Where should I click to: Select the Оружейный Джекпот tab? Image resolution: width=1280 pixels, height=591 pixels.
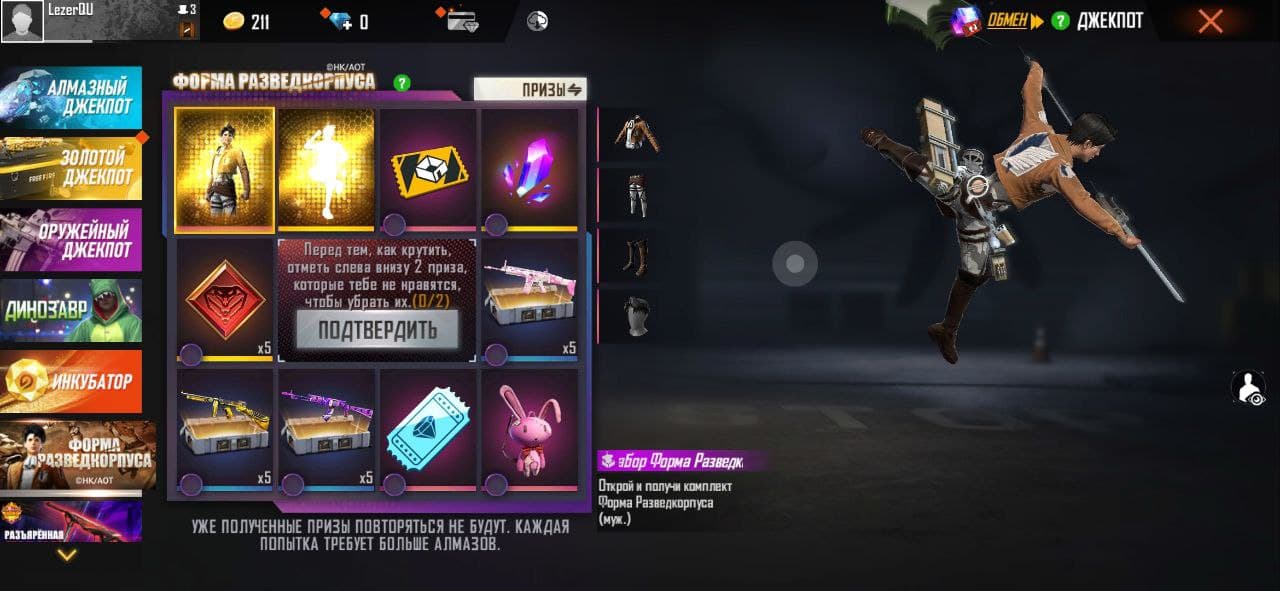[x=71, y=240]
